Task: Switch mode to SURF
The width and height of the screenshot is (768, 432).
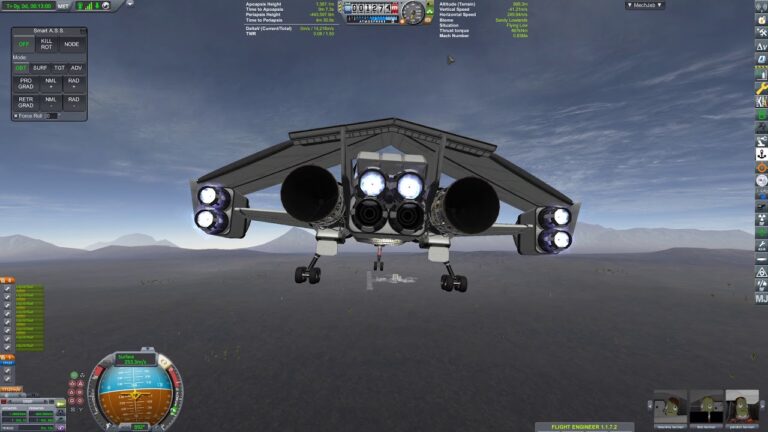Action: [x=40, y=68]
